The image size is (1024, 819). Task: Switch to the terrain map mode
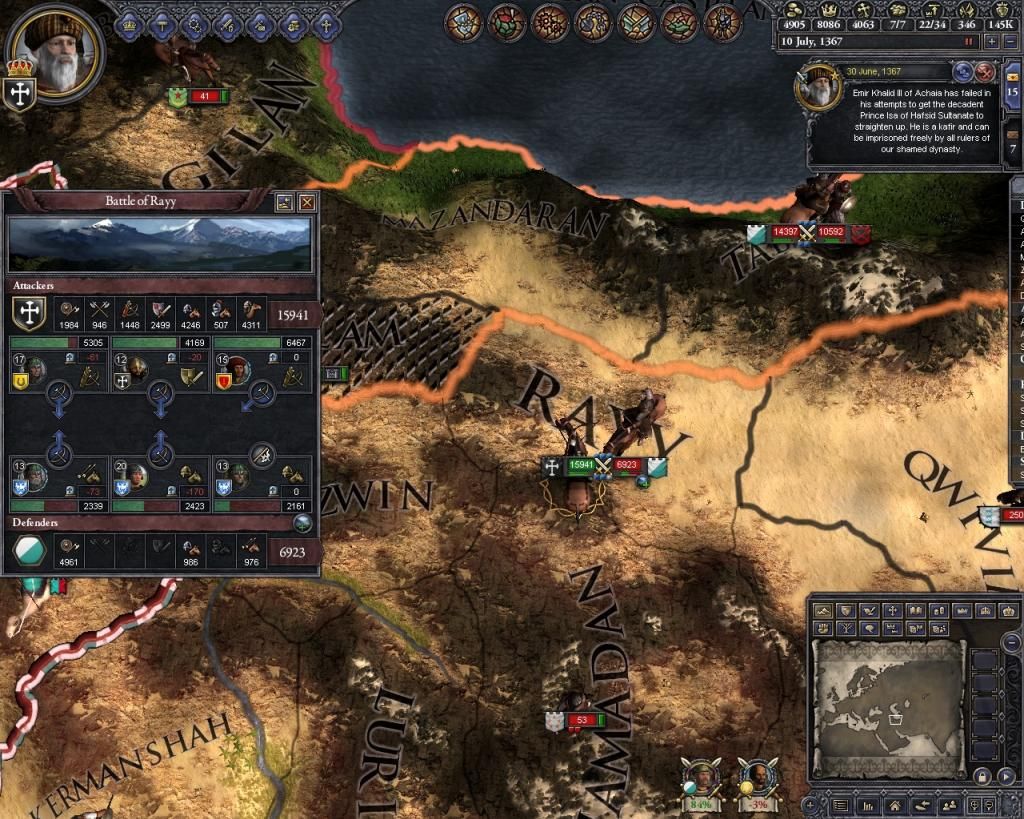[x=824, y=610]
